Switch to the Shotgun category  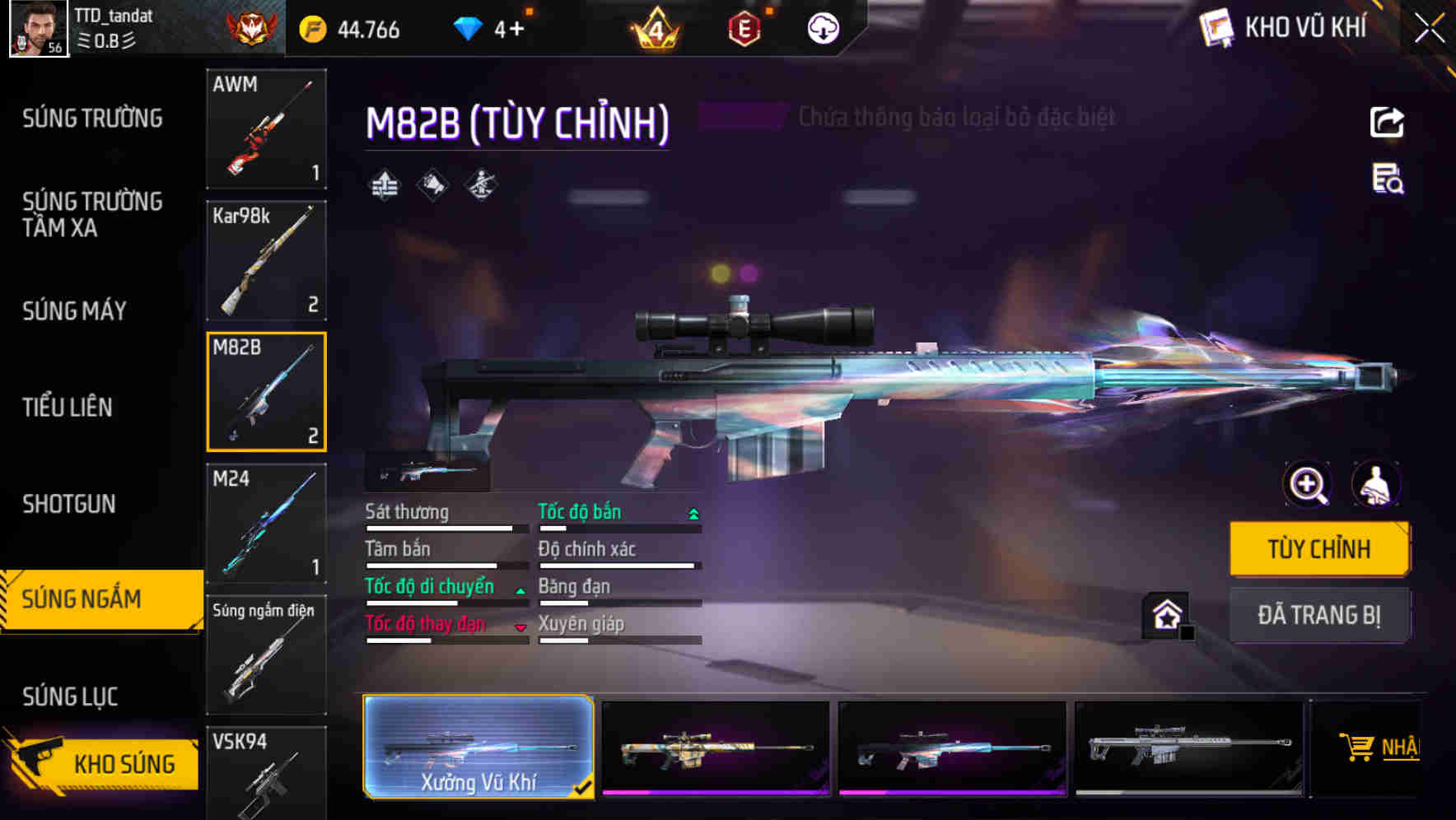click(69, 504)
